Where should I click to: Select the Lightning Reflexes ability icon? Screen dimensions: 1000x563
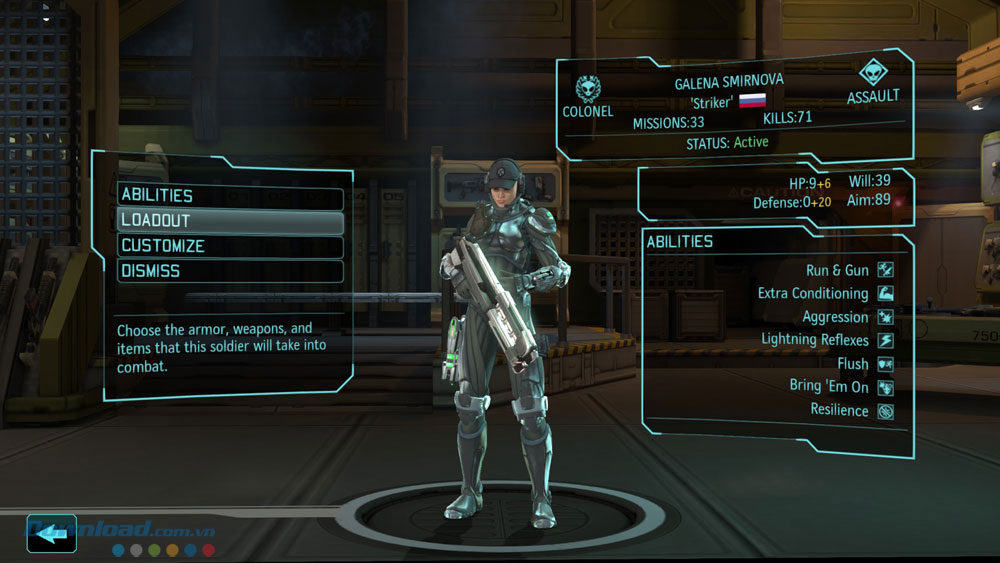click(x=885, y=341)
